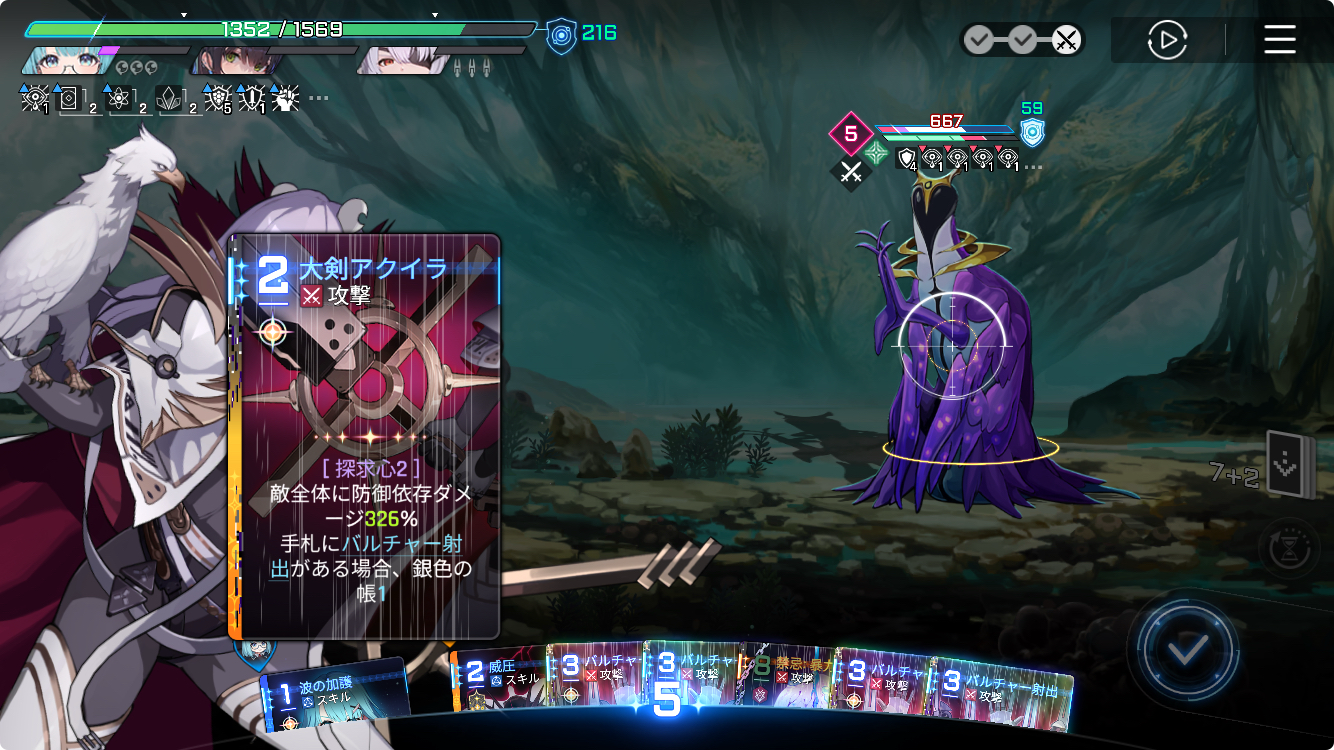Inspect the atom buff icon

(x=120, y=98)
